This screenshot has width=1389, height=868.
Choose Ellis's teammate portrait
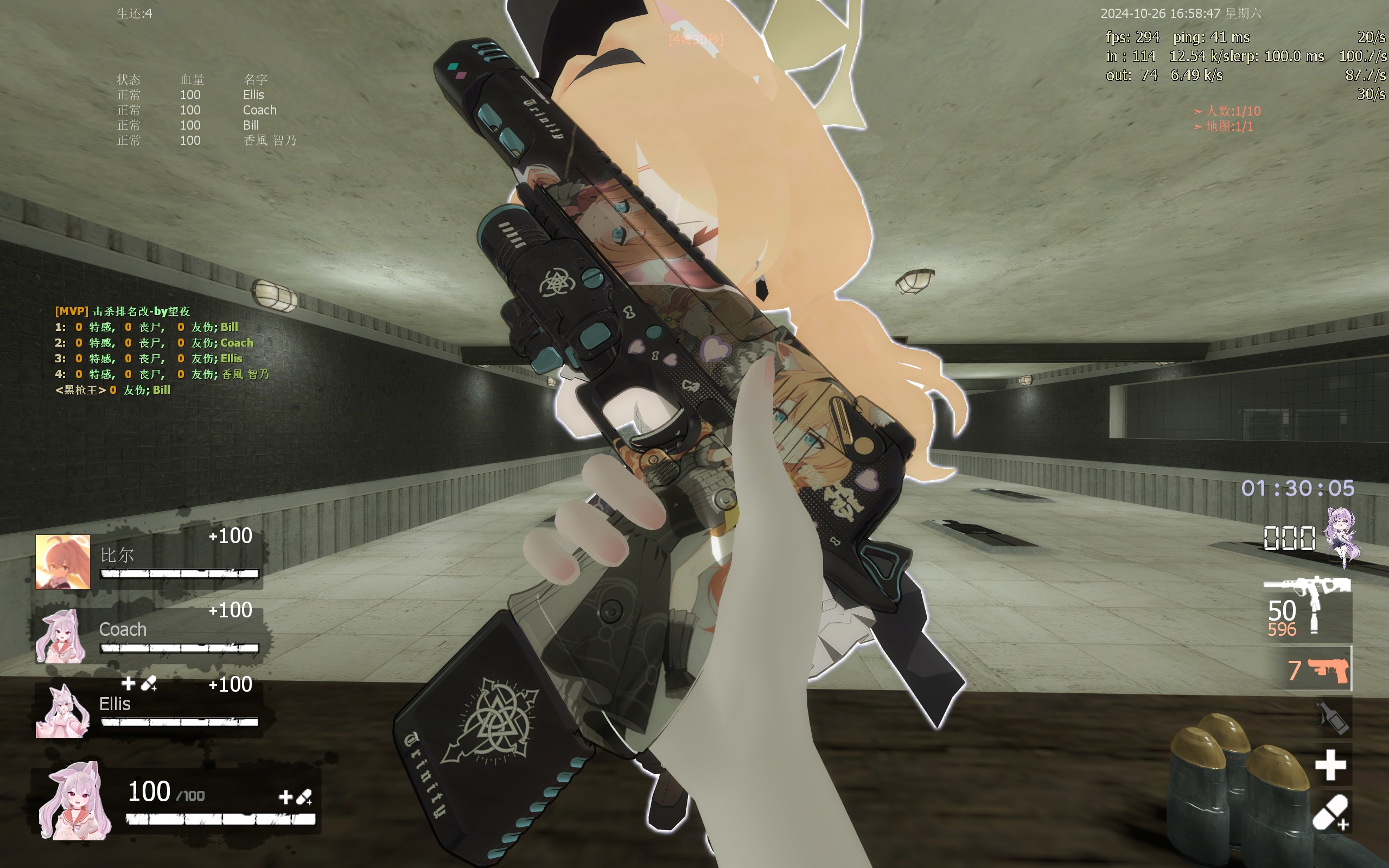coord(62,710)
